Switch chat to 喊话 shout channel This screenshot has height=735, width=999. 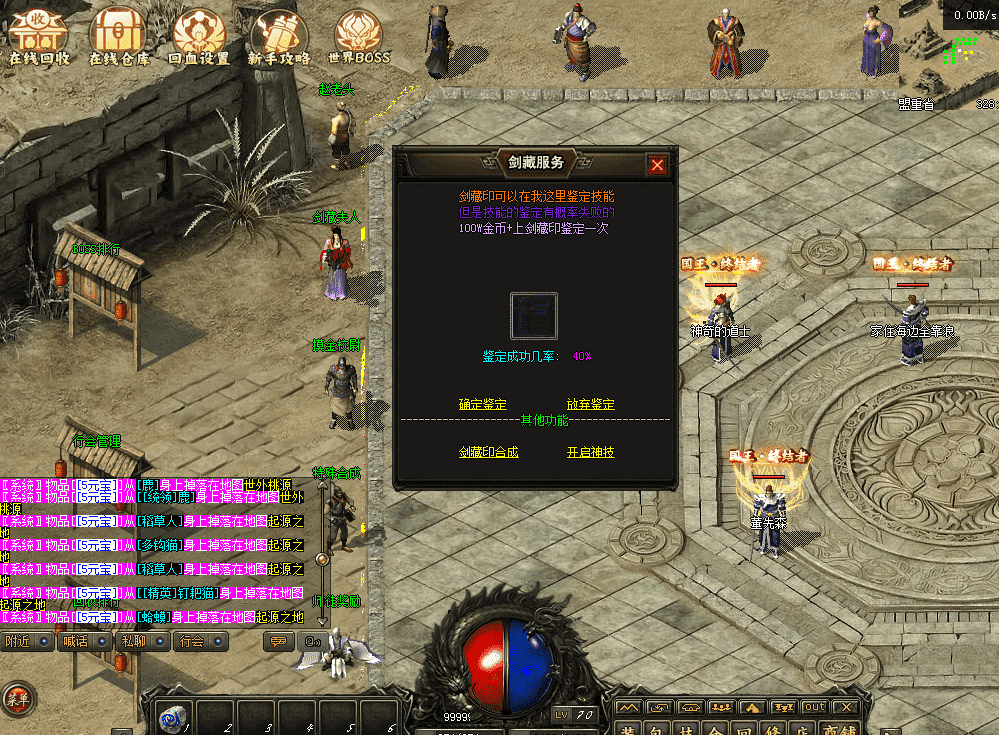85,641
